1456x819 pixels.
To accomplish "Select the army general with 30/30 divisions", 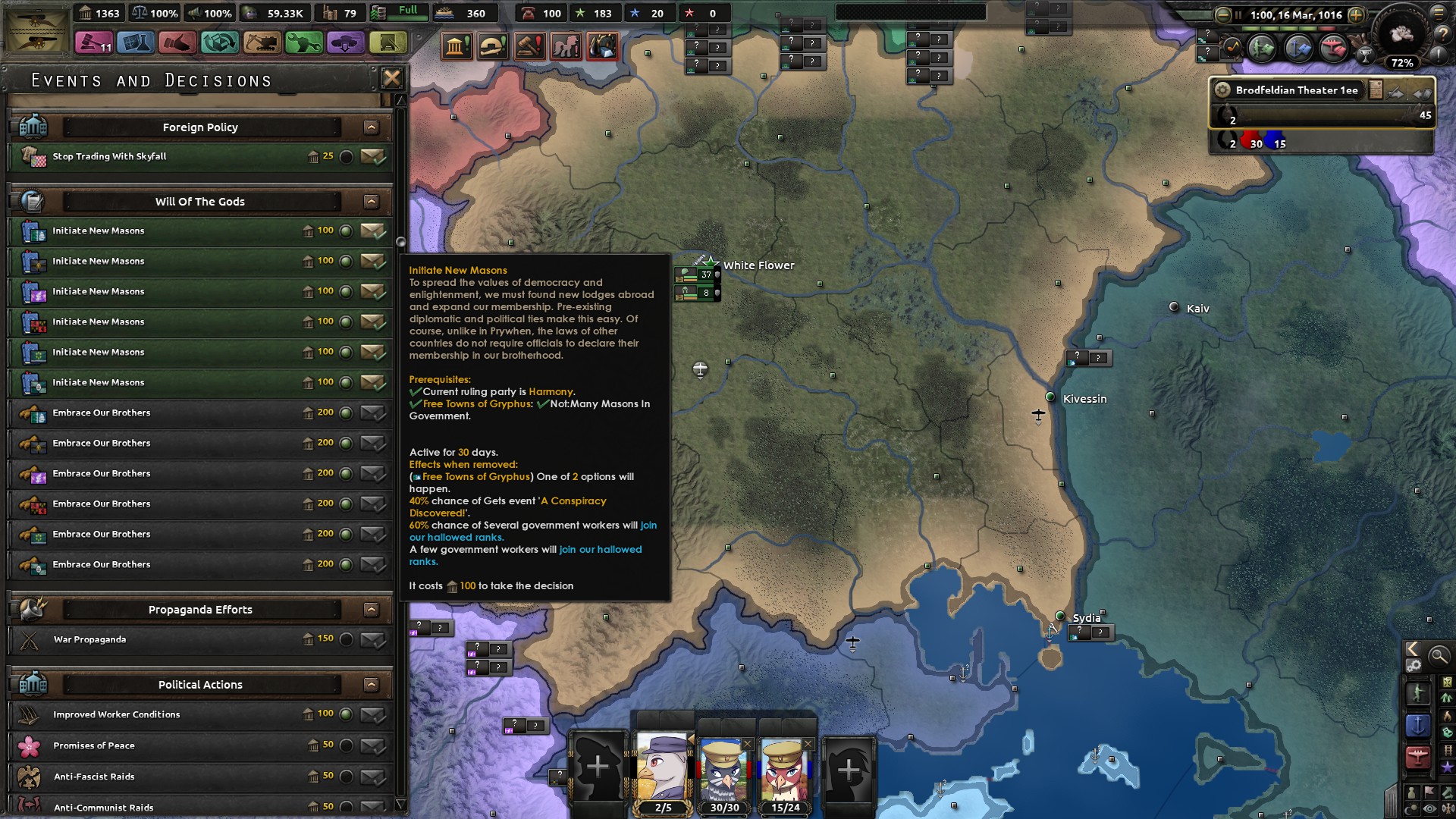I will click(723, 772).
